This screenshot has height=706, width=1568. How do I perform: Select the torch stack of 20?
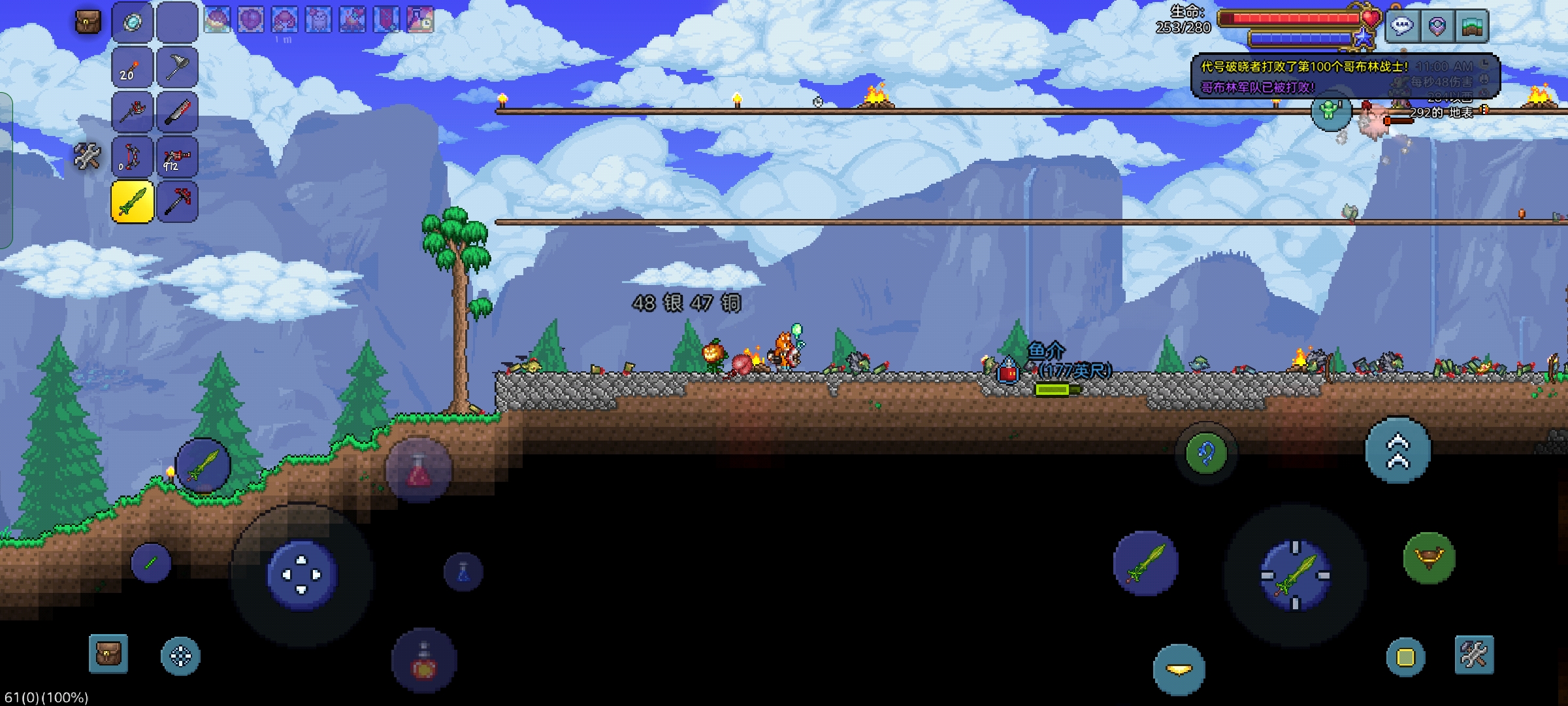[133, 67]
